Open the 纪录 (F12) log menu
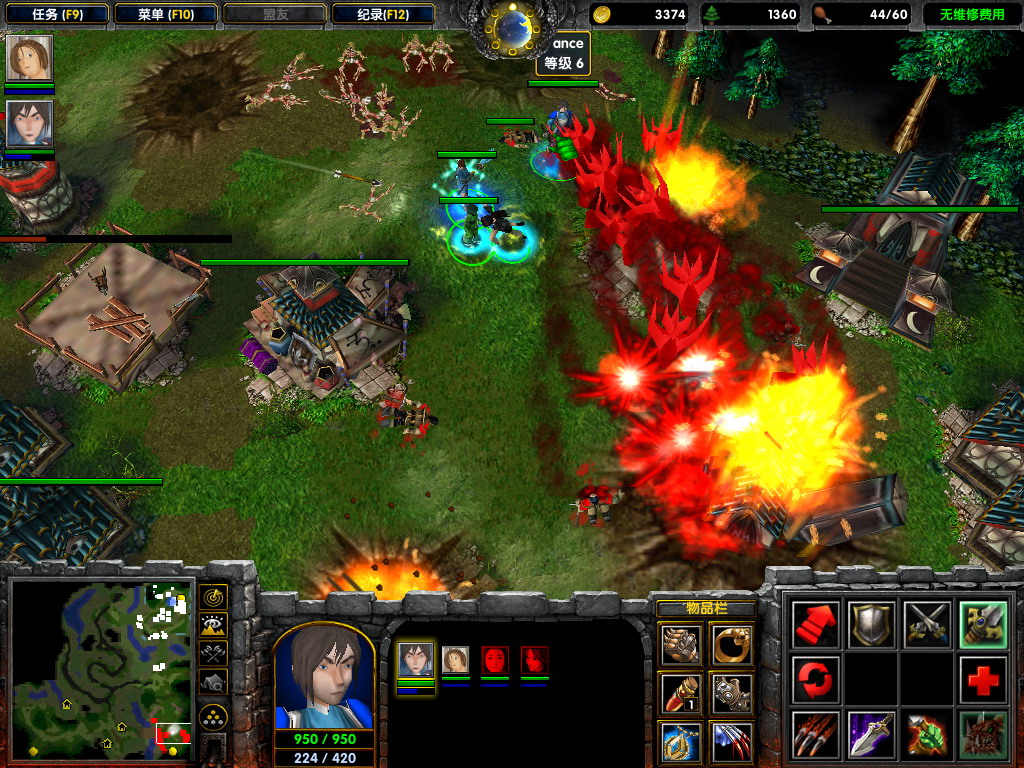The width and height of the screenshot is (1024, 768). pyautogui.click(x=382, y=14)
